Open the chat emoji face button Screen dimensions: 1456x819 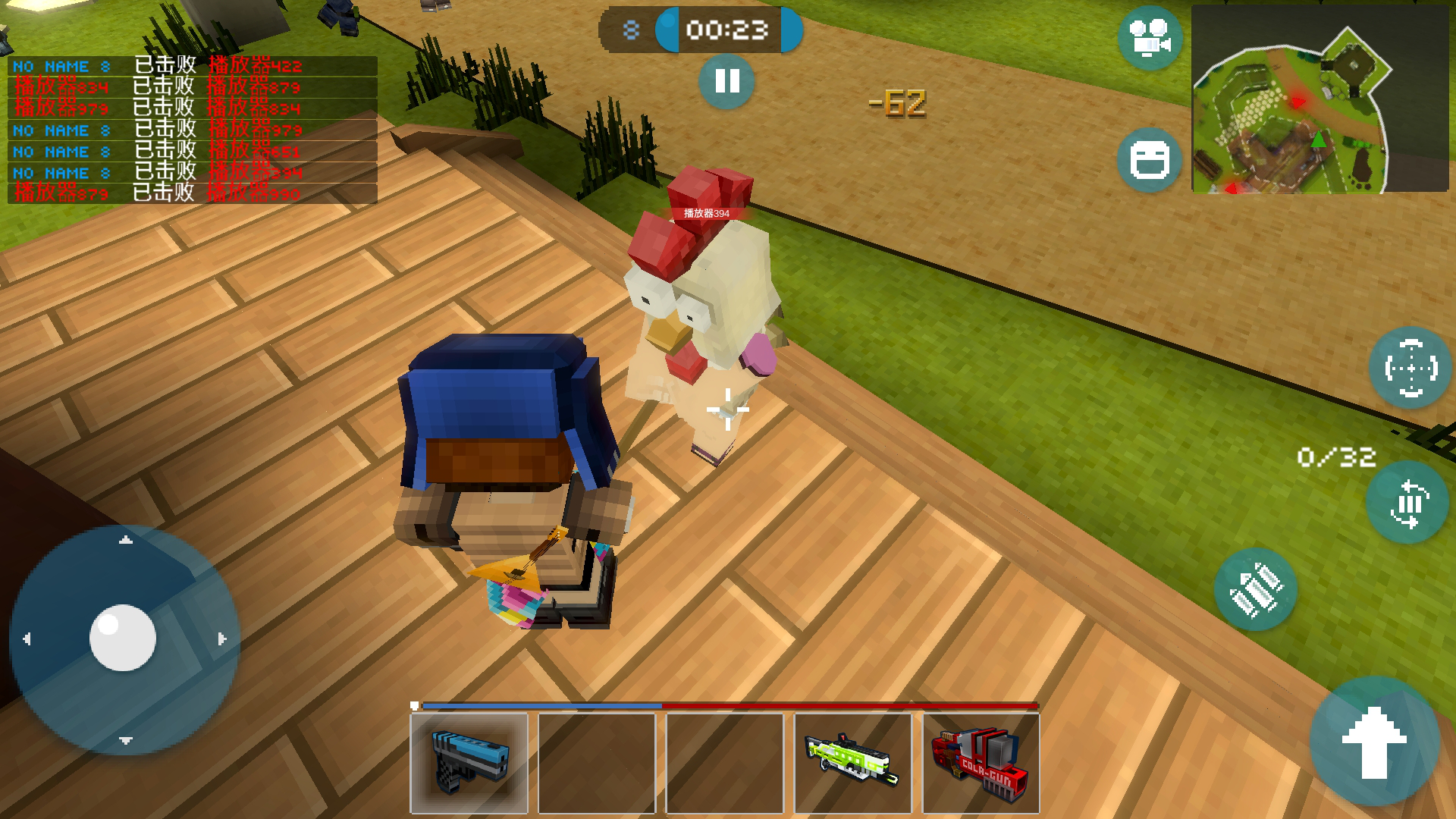(x=1150, y=160)
